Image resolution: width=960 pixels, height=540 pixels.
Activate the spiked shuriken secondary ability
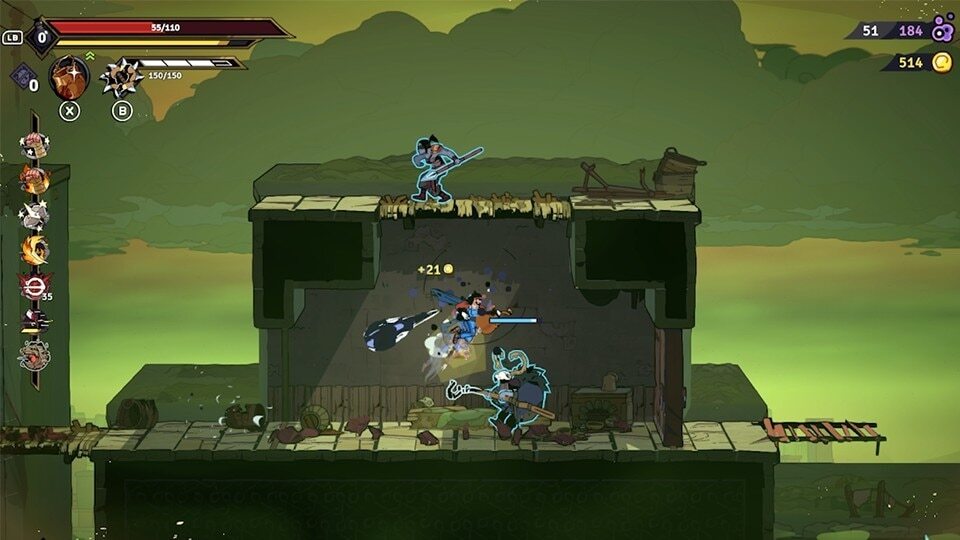[122, 78]
